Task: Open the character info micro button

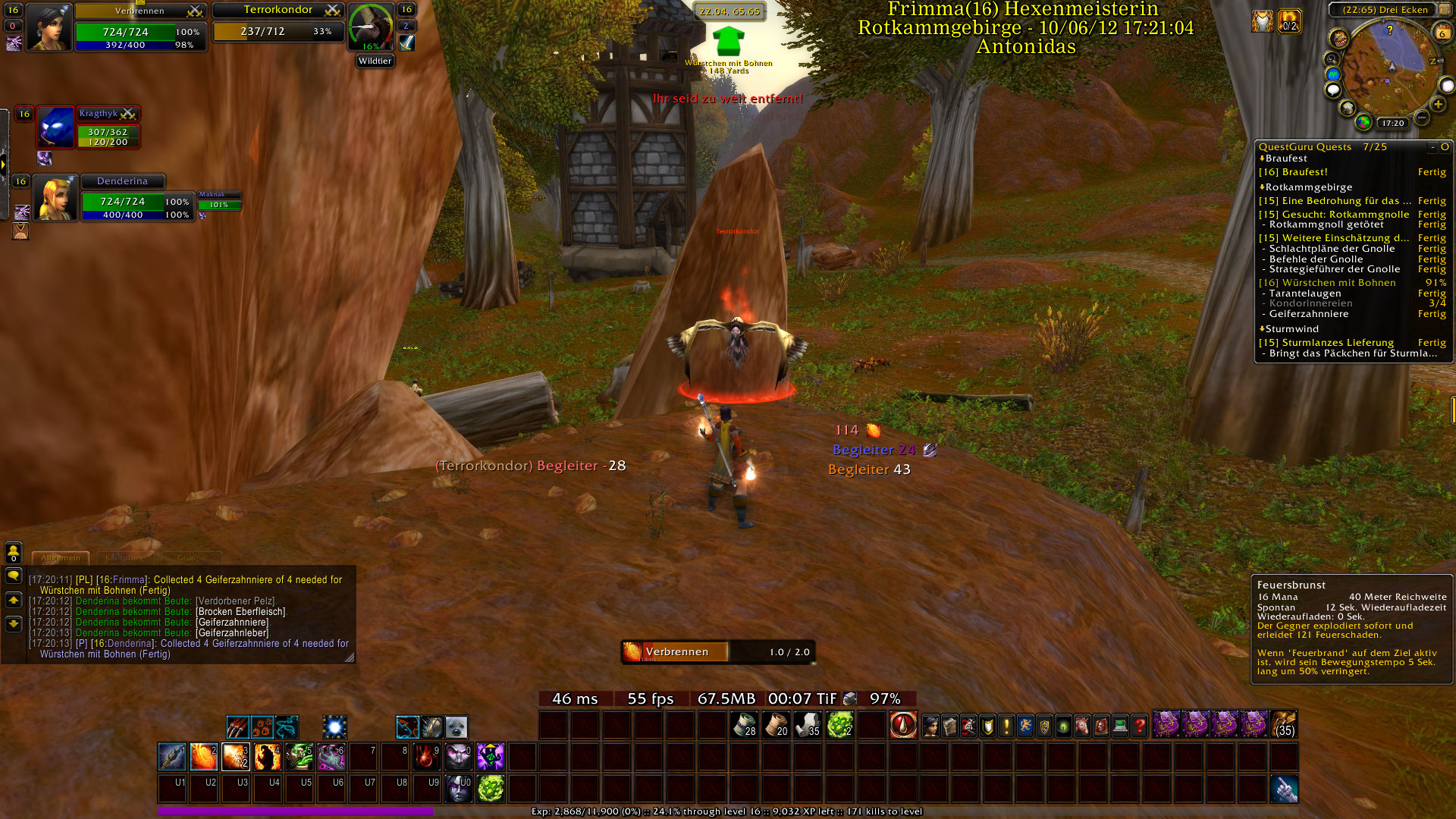Action: point(930,726)
